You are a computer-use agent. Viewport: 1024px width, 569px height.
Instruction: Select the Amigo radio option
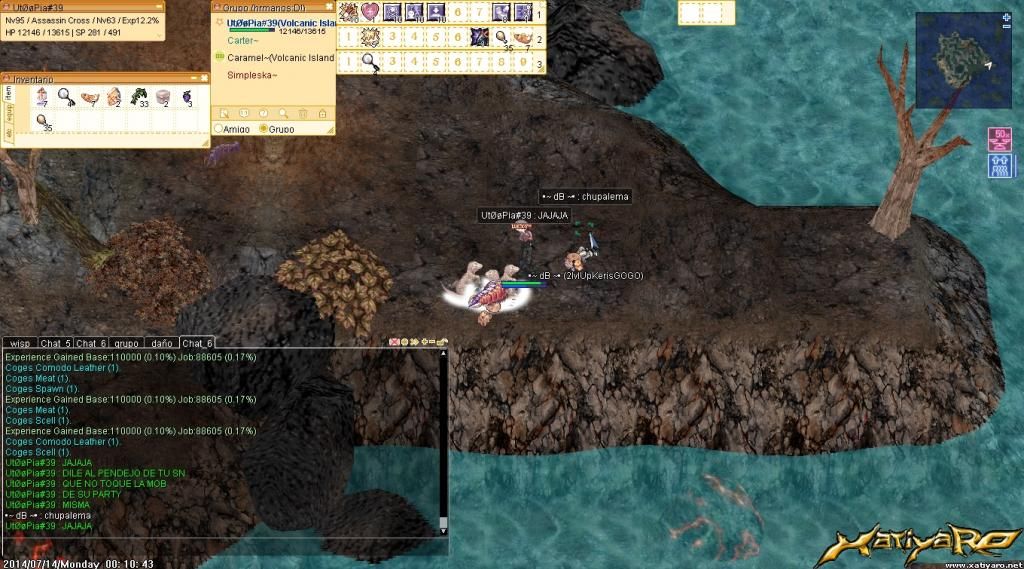point(219,129)
